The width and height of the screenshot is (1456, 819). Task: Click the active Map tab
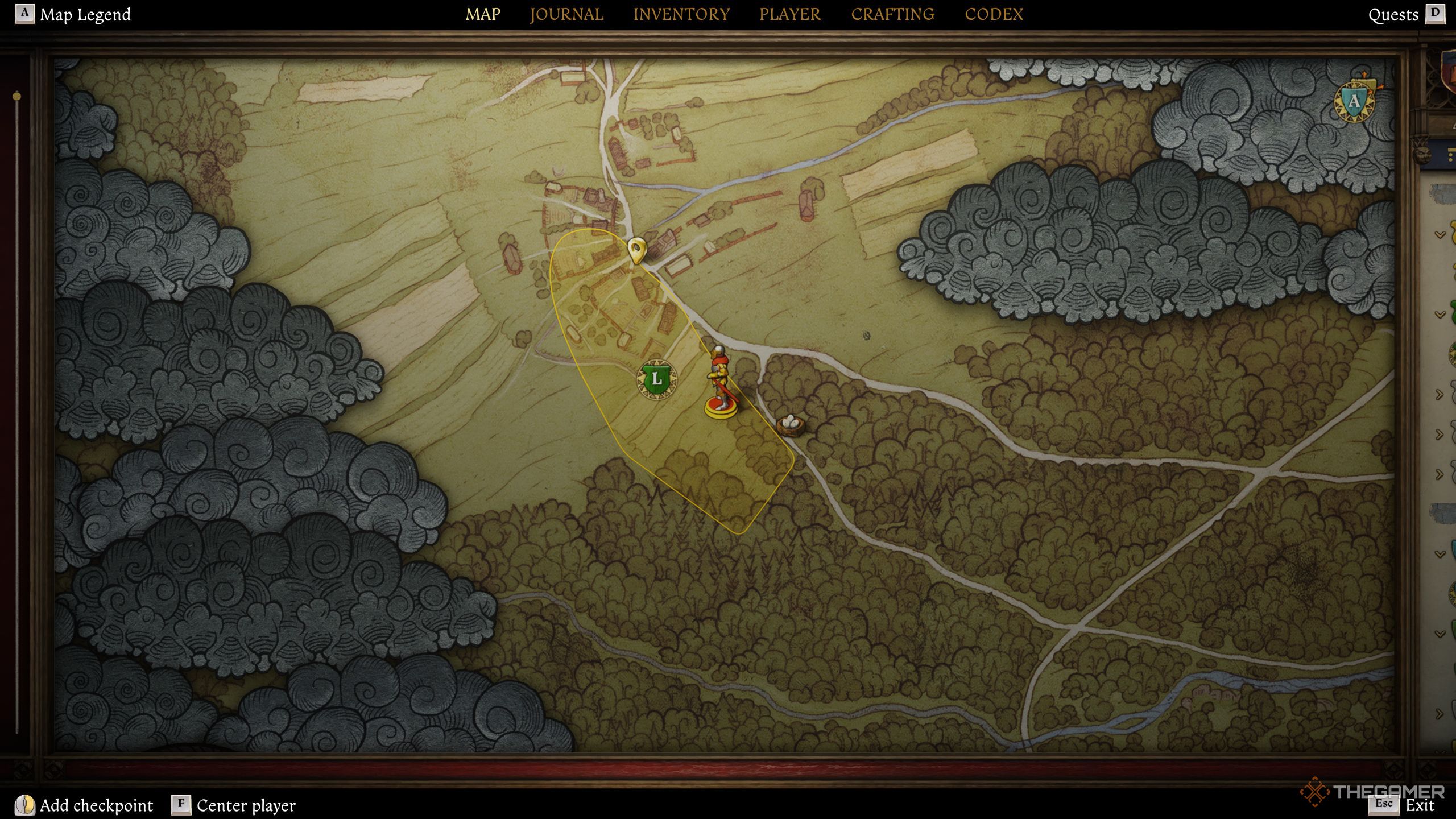(x=483, y=14)
